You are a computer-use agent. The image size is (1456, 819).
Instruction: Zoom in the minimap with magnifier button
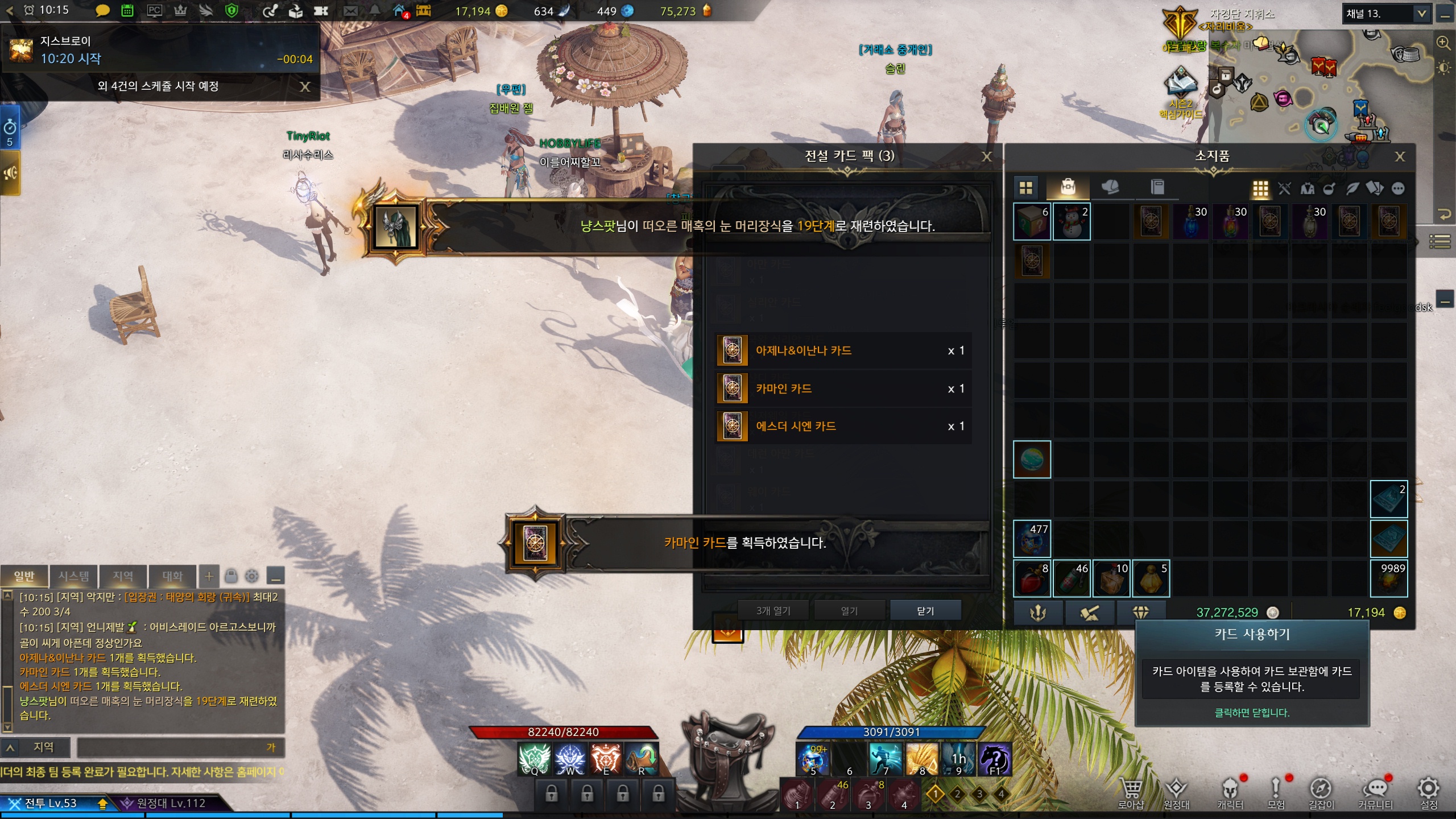click(x=1443, y=43)
